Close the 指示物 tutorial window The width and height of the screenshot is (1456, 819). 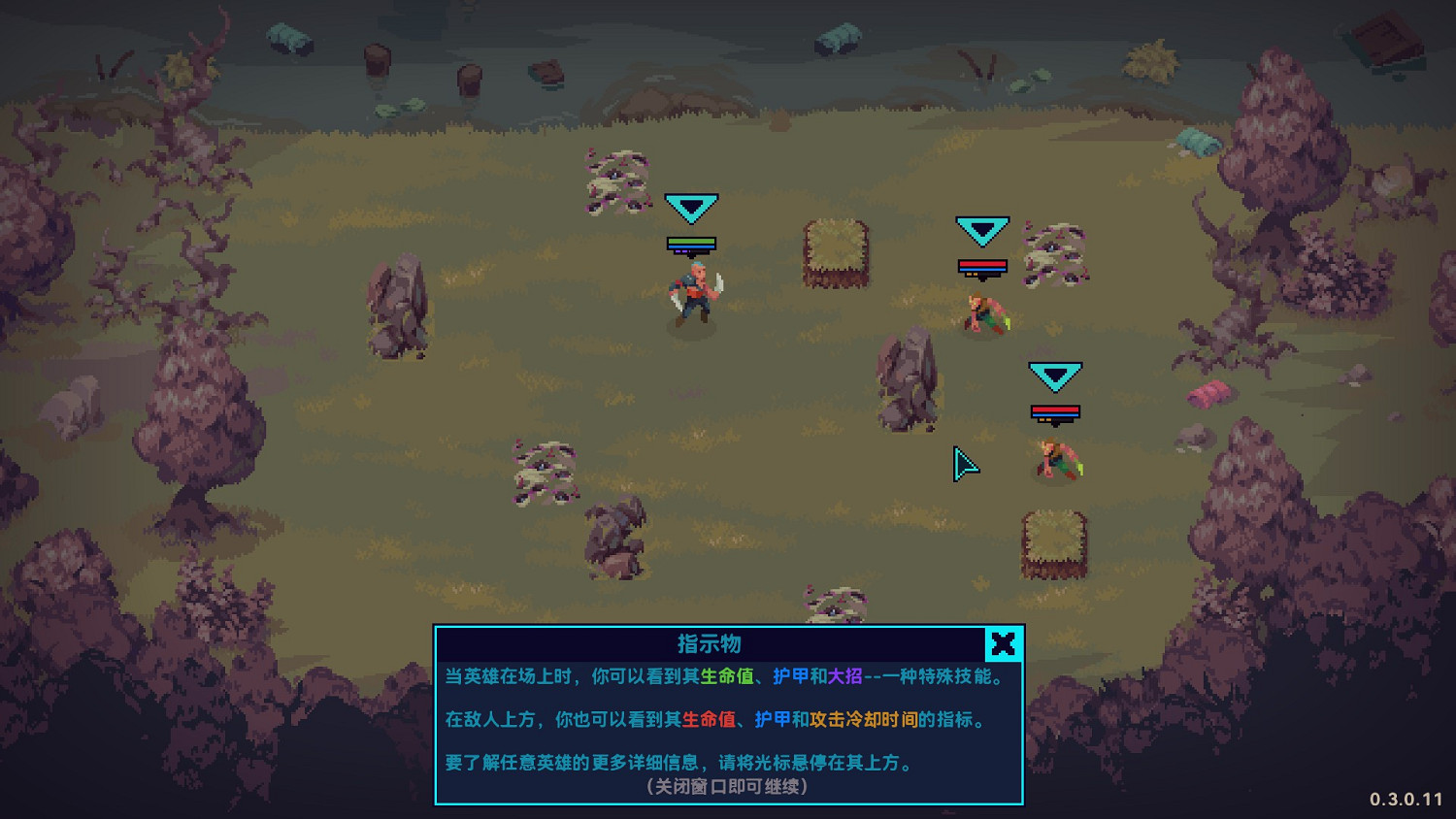pyautogui.click(x=1004, y=644)
